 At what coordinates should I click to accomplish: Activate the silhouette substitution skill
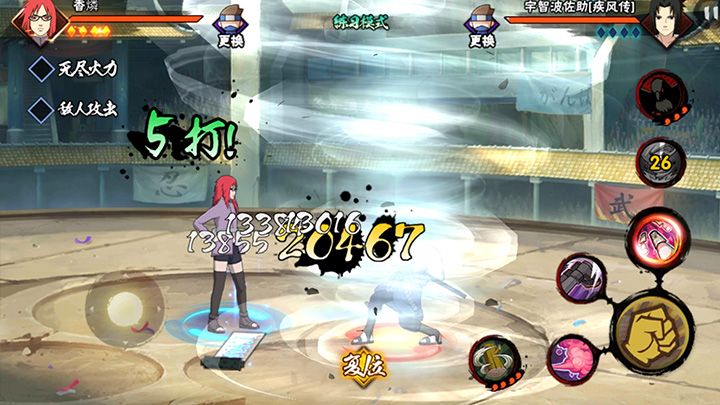[662, 97]
